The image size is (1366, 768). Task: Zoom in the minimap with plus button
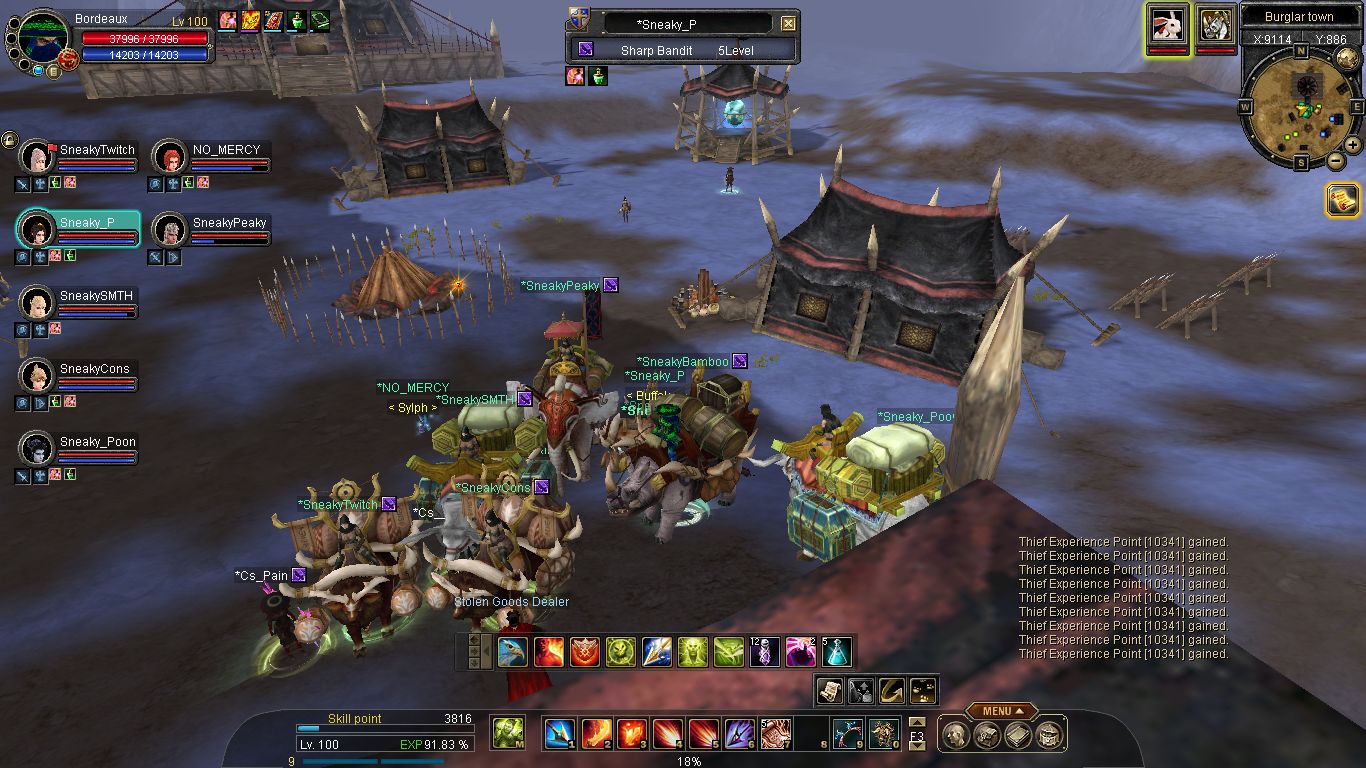coord(1352,145)
